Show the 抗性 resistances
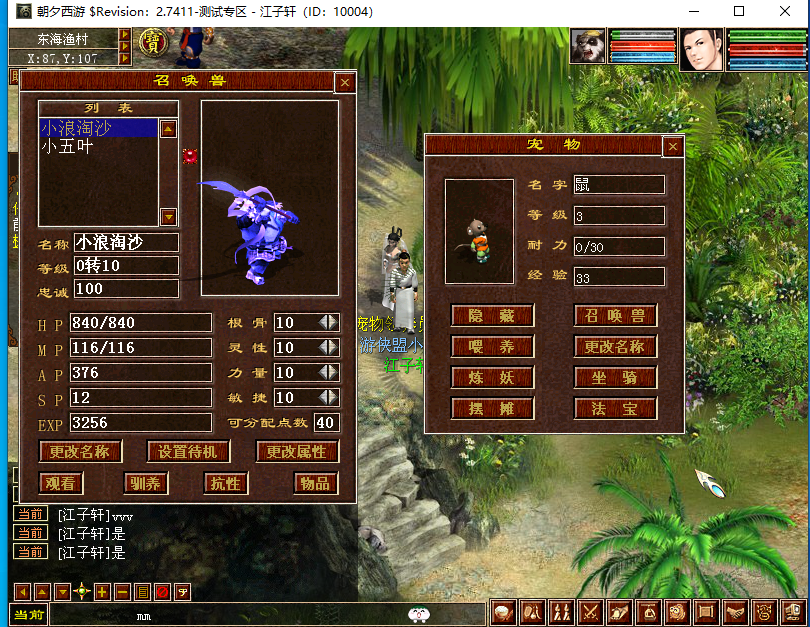This screenshot has height=627, width=810. point(226,483)
